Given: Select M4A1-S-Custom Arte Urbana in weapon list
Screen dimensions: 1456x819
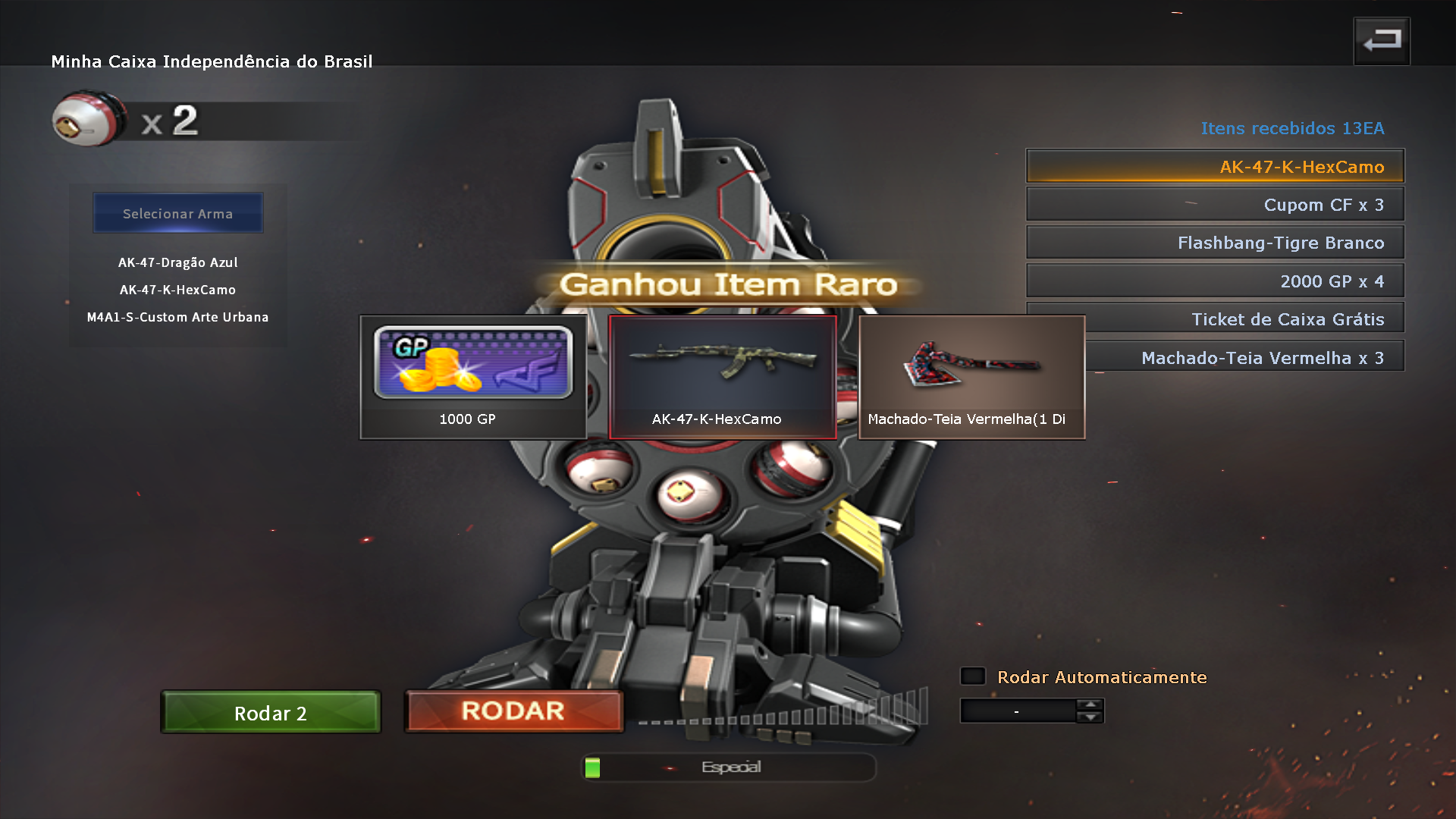Looking at the screenshot, I should point(178,317).
